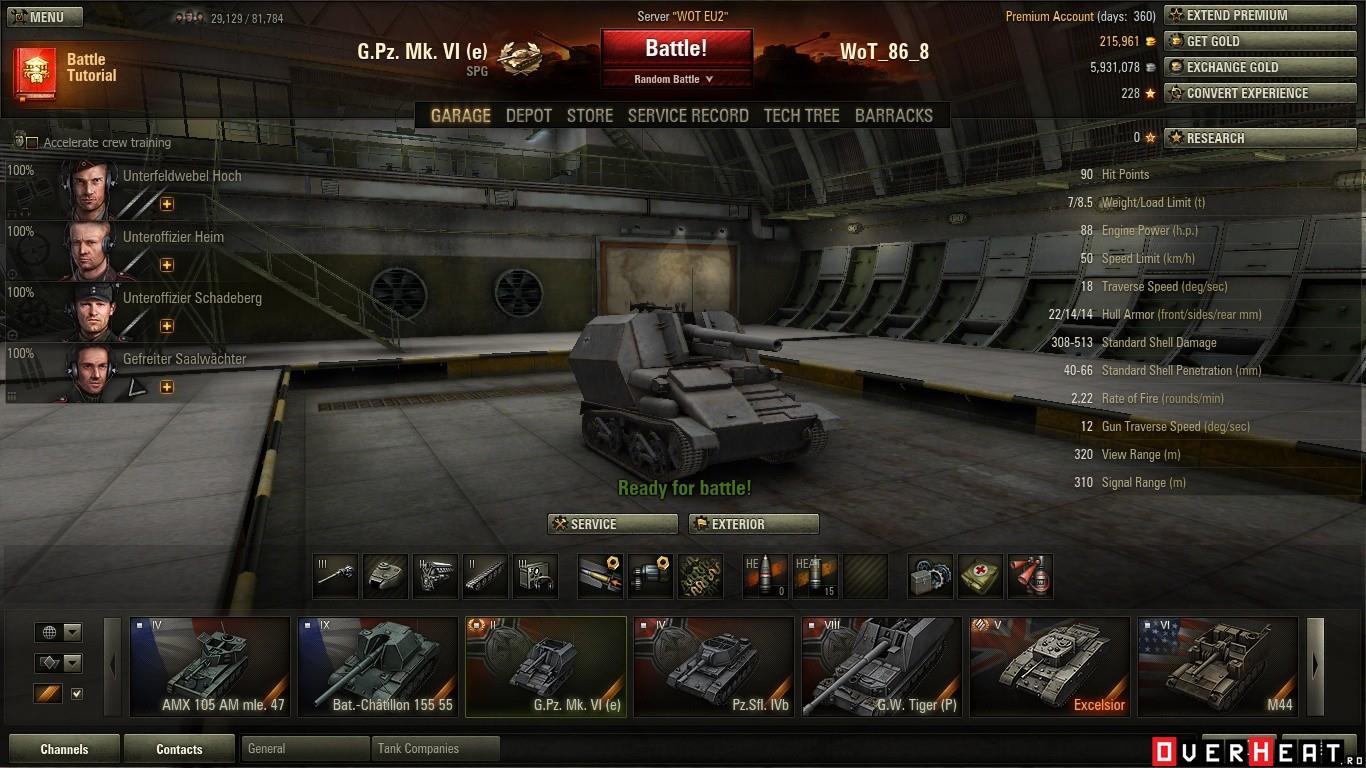Select the Bat.-Châtillon 155 55 tank
The image size is (1366, 768).
coord(378,666)
